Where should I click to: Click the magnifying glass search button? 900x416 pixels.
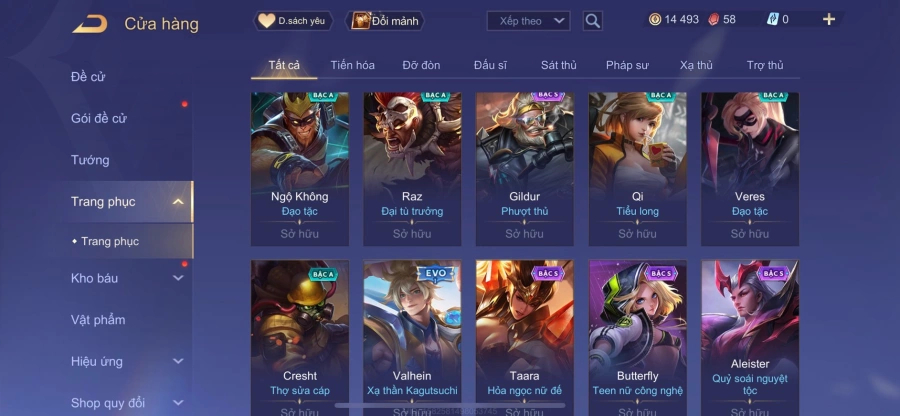click(x=592, y=20)
